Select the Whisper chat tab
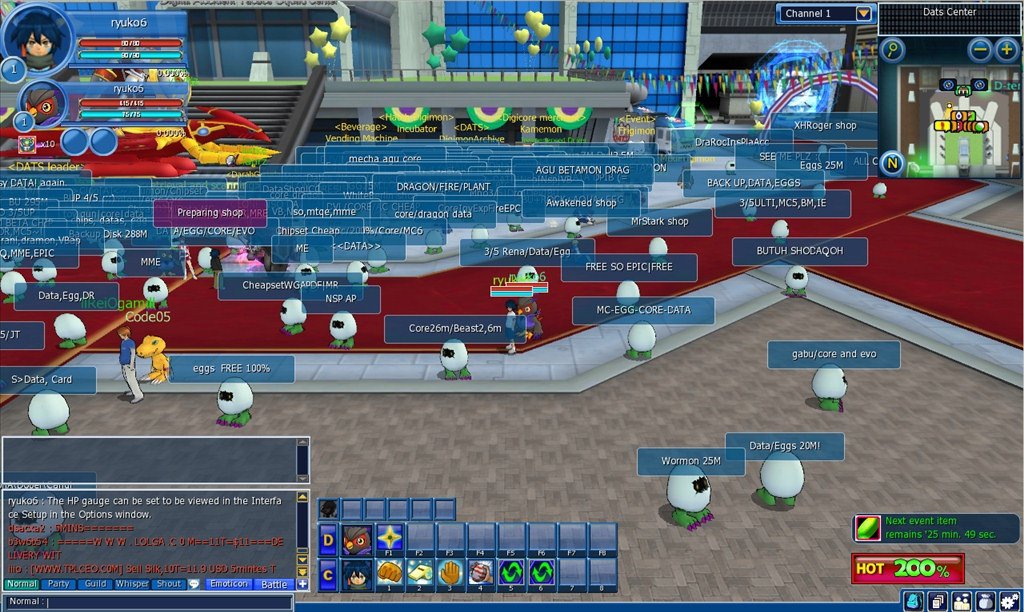This screenshot has height=612, width=1024. click(x=132, y=584)
